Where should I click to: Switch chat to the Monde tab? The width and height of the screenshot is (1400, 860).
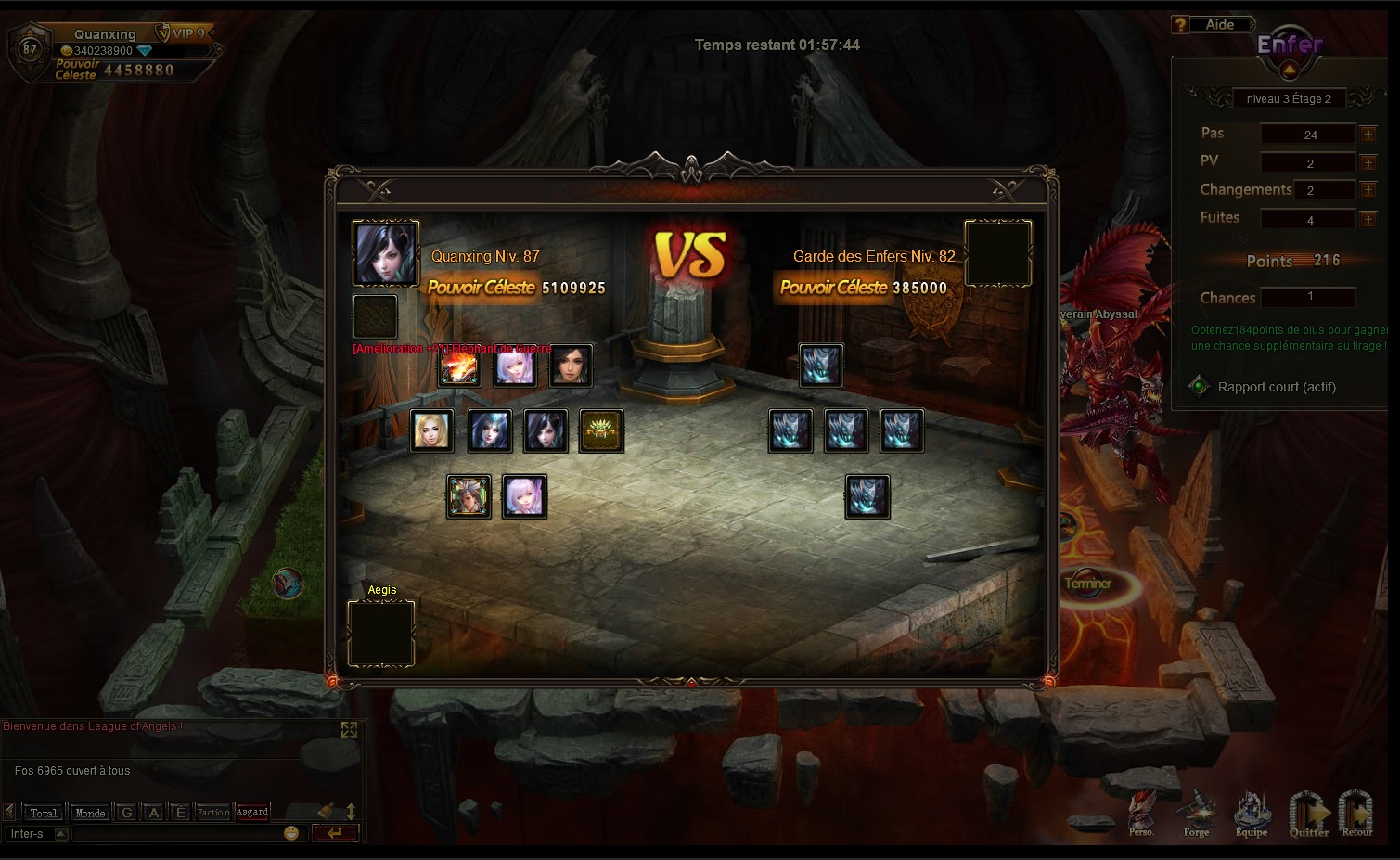point(90,813)
